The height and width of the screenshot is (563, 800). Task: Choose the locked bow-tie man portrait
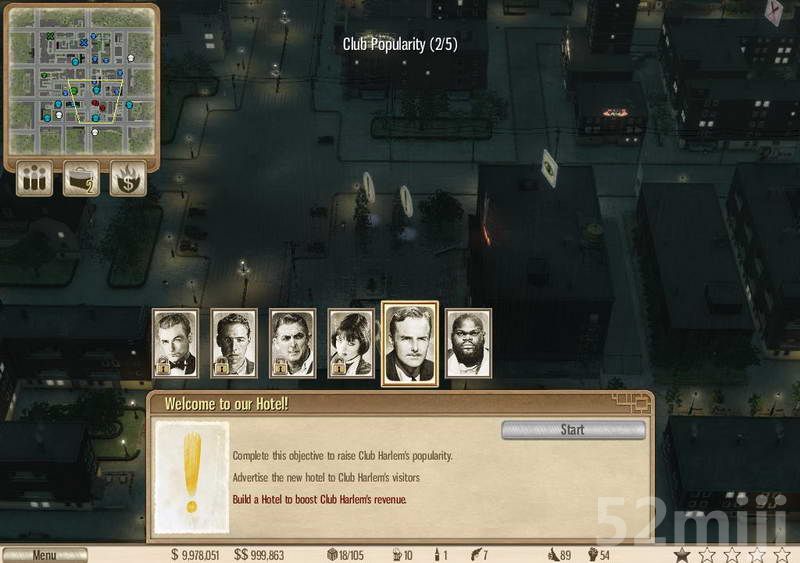point(175,344)
